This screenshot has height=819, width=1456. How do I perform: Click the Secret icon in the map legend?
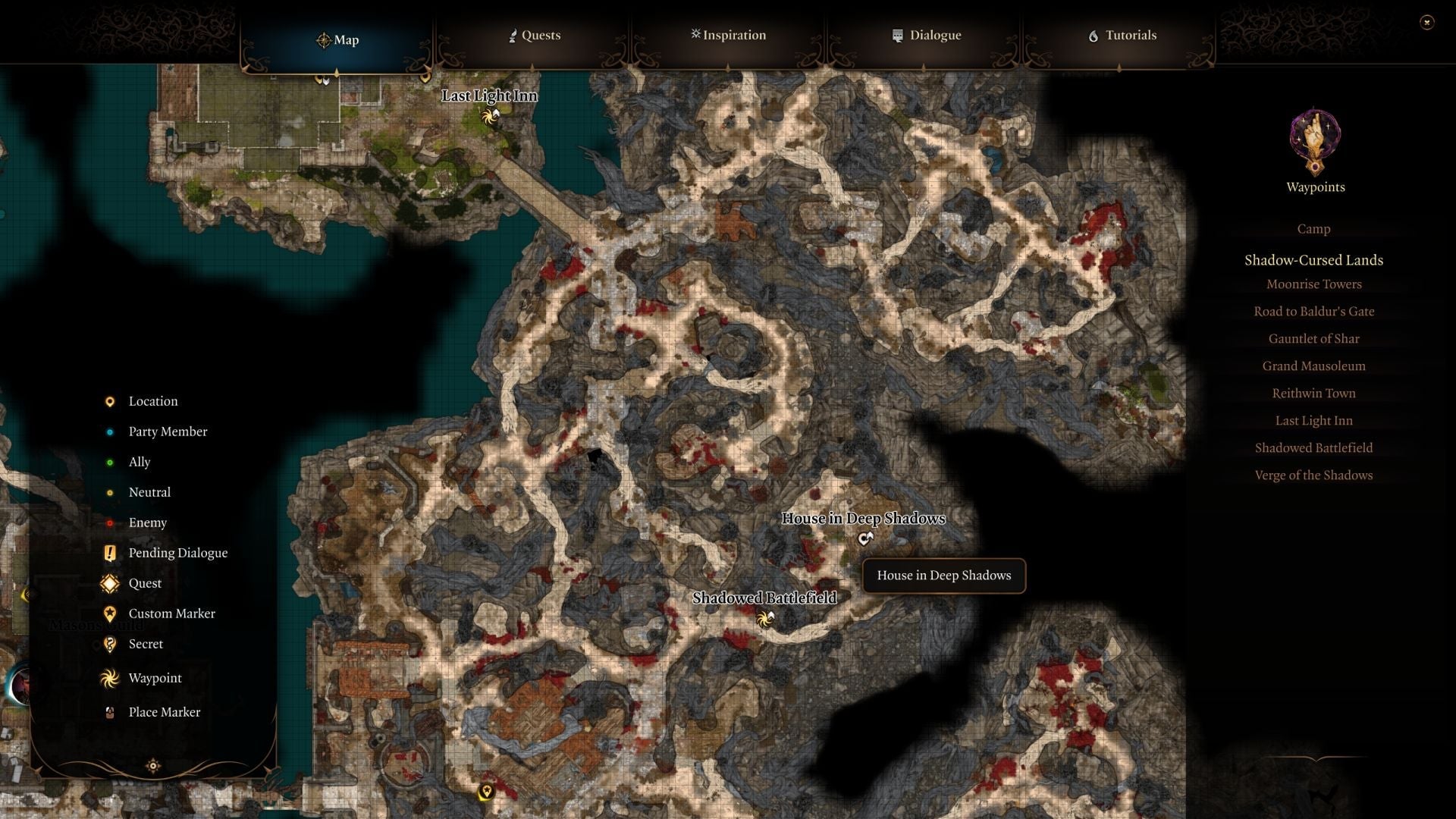pyautogui.click(x=110, y=644)
